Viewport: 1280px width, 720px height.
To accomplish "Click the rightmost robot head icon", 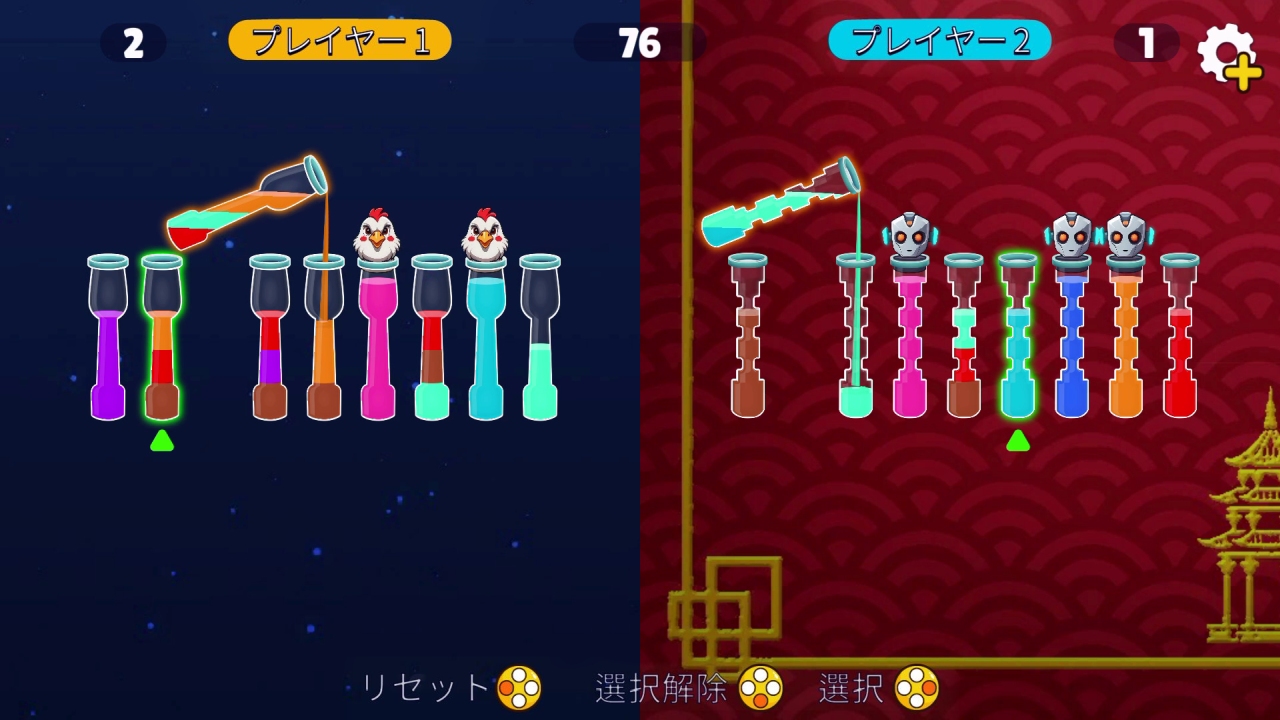I will tap(1124, 233).
